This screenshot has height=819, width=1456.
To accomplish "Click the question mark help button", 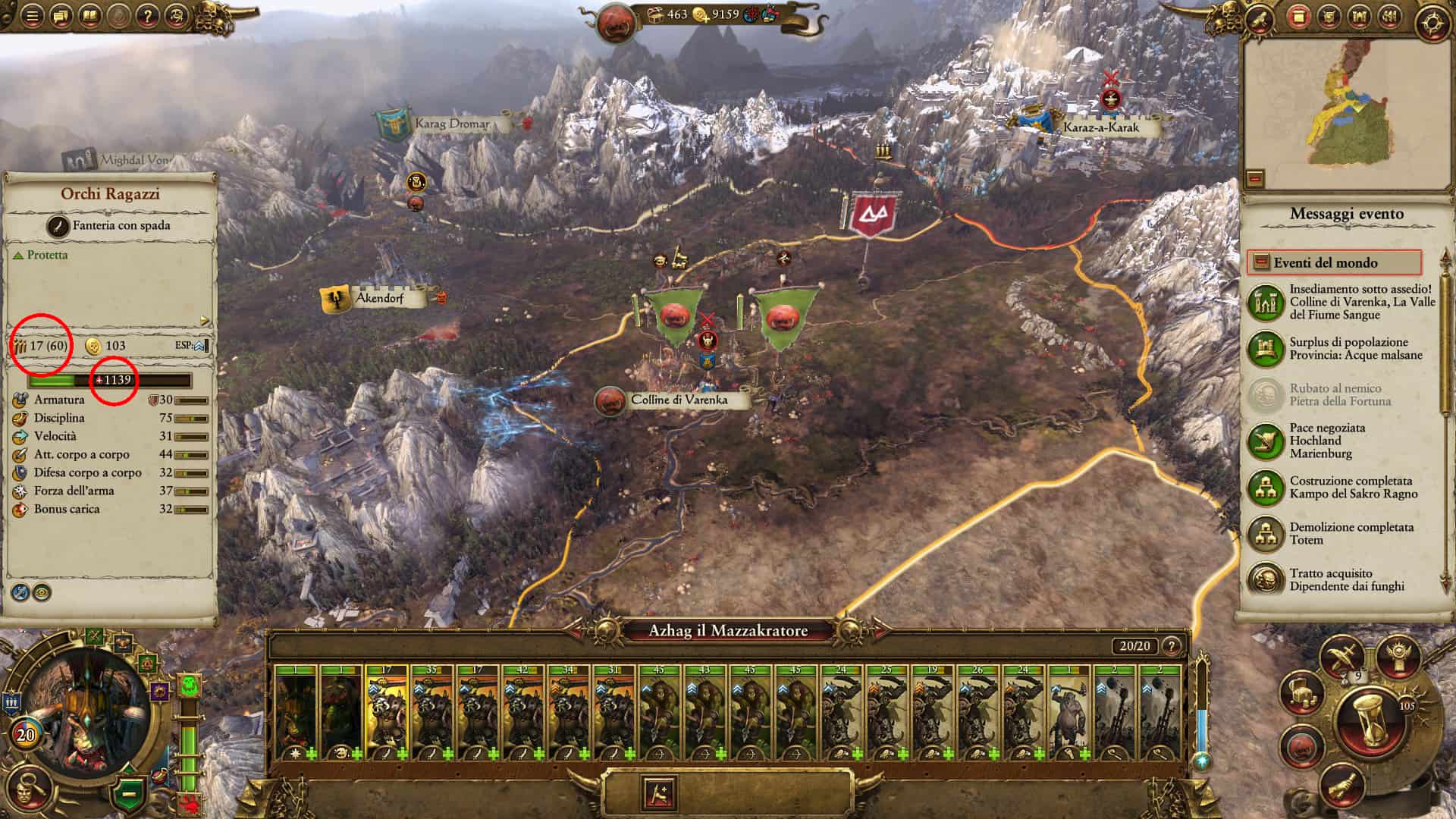I will [x=148, y=15].
